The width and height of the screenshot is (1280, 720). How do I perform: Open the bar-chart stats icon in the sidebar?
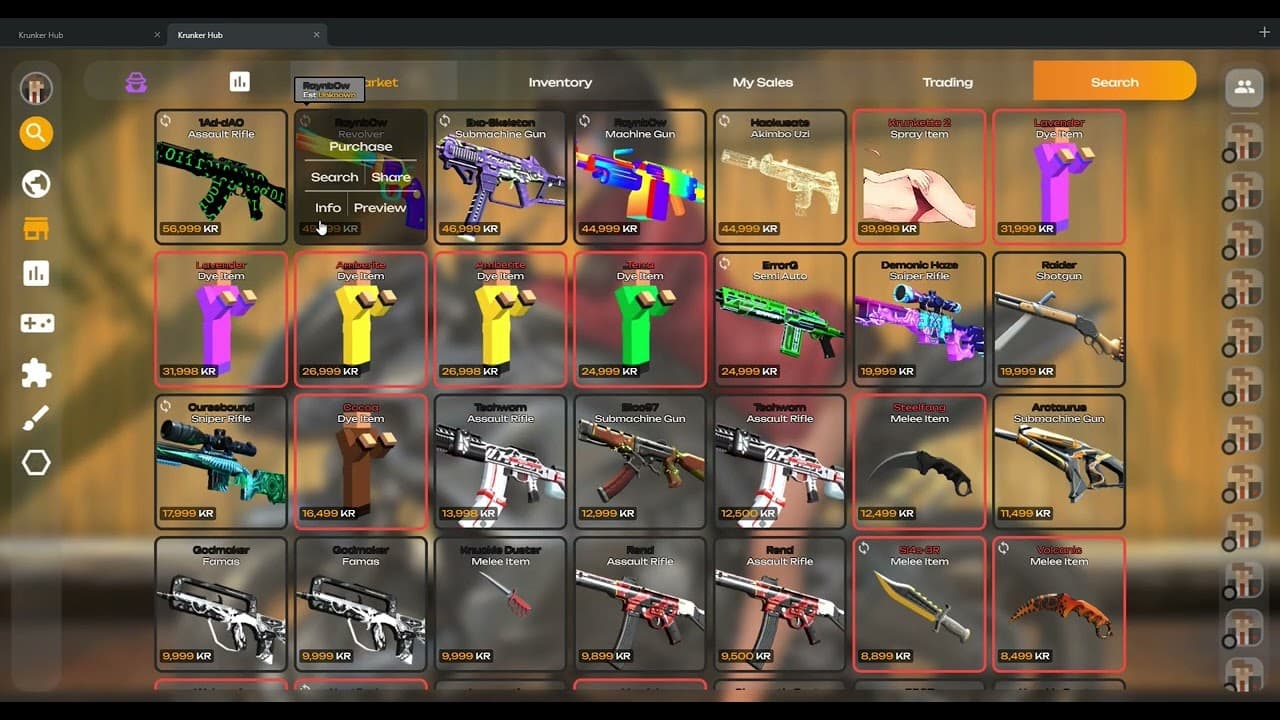coord(35,273)
